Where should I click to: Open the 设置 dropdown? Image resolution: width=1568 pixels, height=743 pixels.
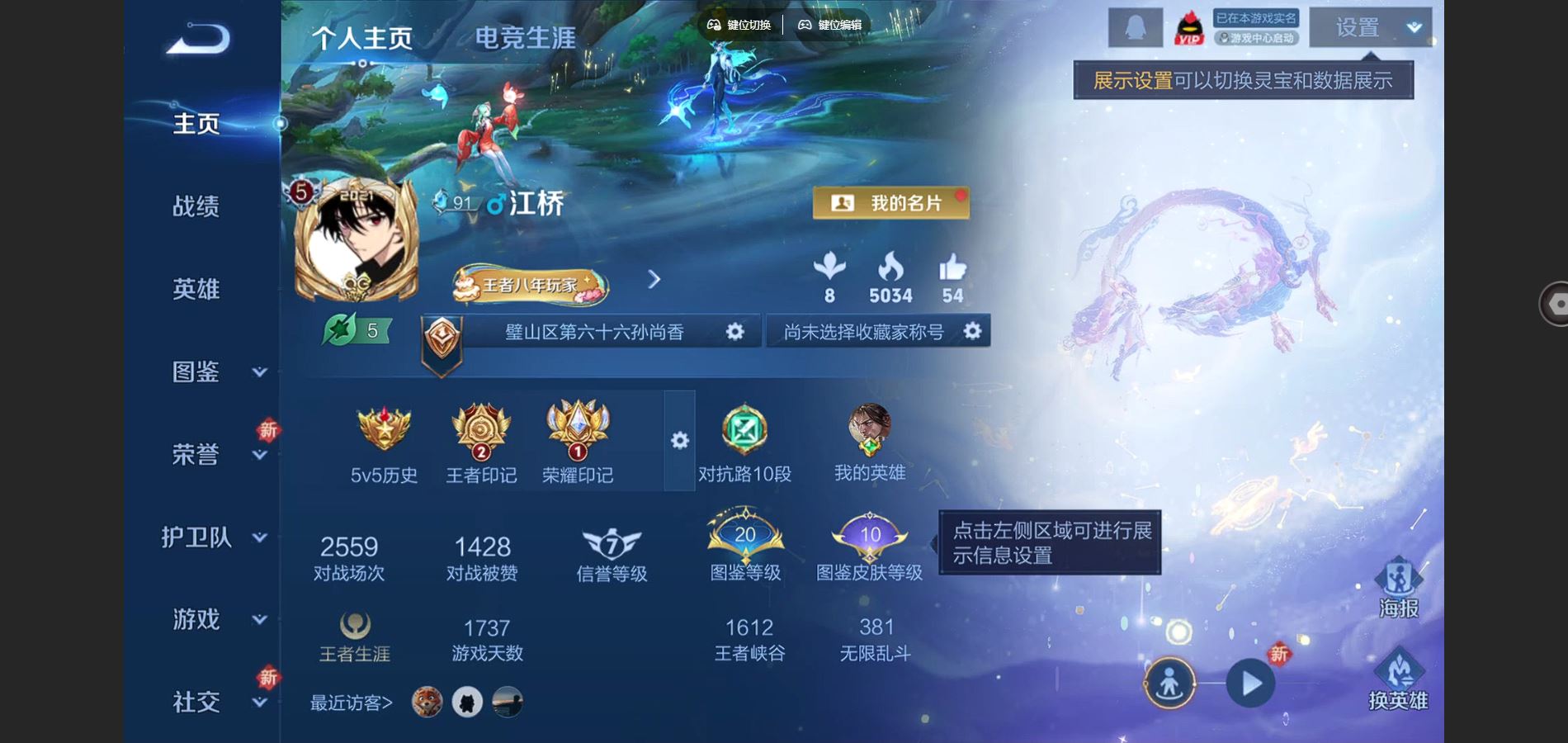[1370, 28]
